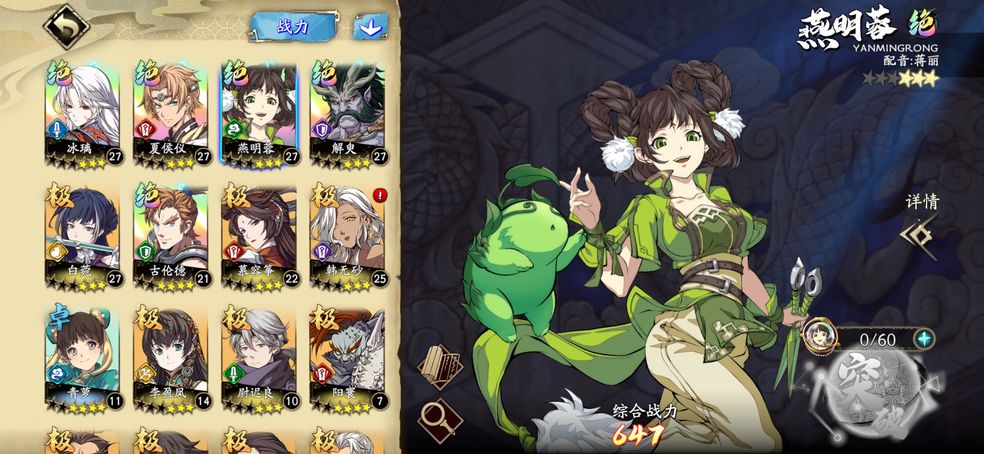Select the 慕容笋 hero card
This screenshot has height=454, width=984.
pos(259,235)
